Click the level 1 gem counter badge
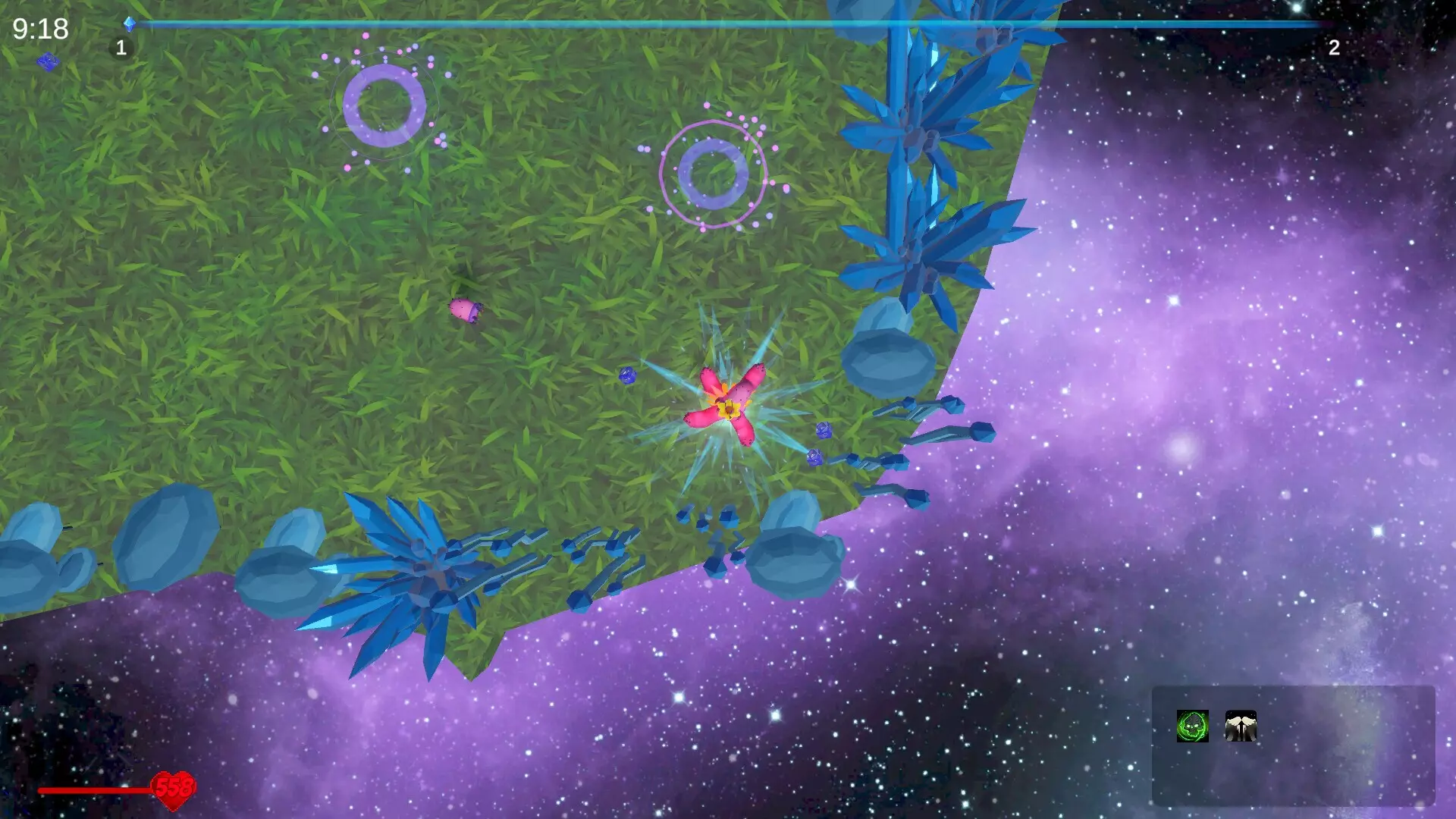 pyautogui.click(x=121, y=47)
